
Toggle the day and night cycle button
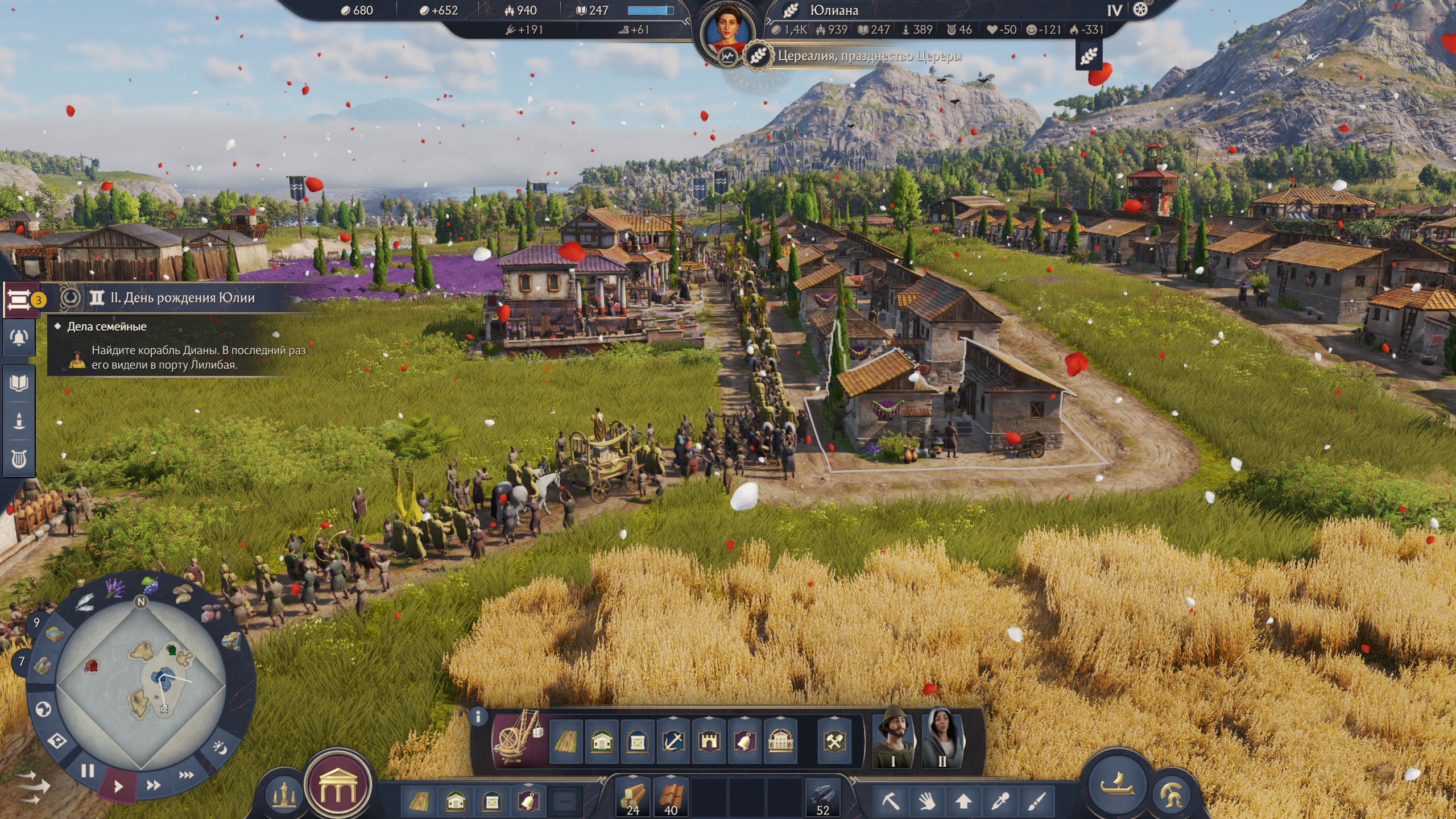(220, 747)
